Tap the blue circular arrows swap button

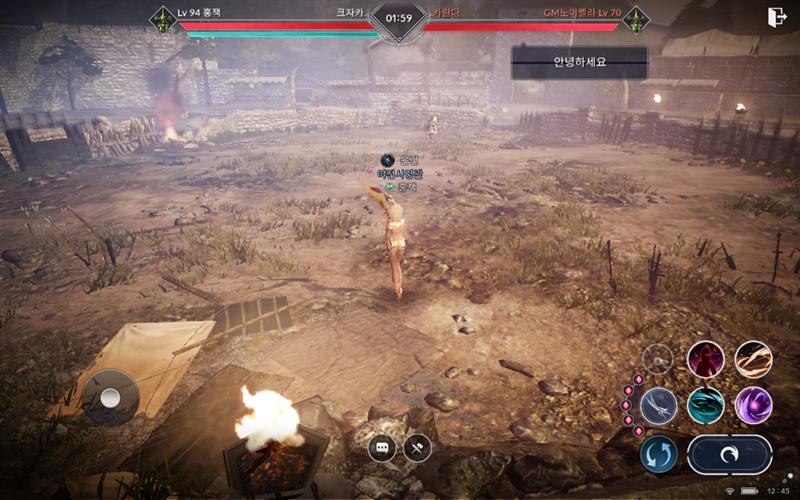(x=659, y=454)
